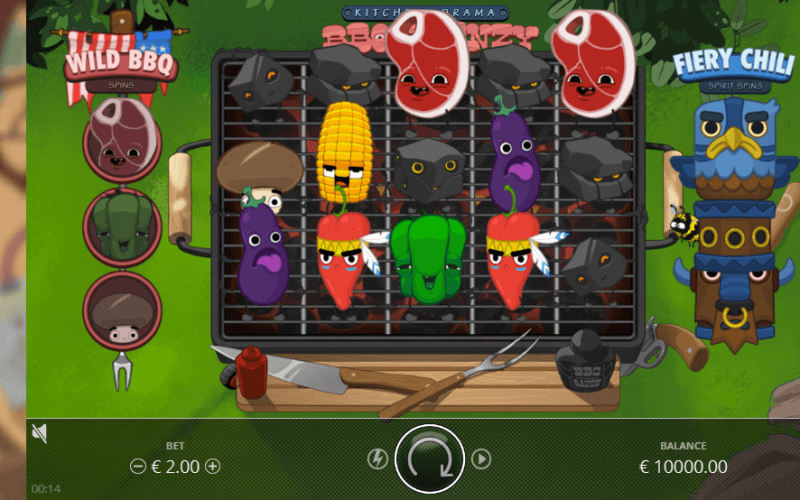Image resolution: width=800 pixels, height=500 pixels.
Task: Start autoplay with the small play arrow
Action: click(x=481, y=459)
